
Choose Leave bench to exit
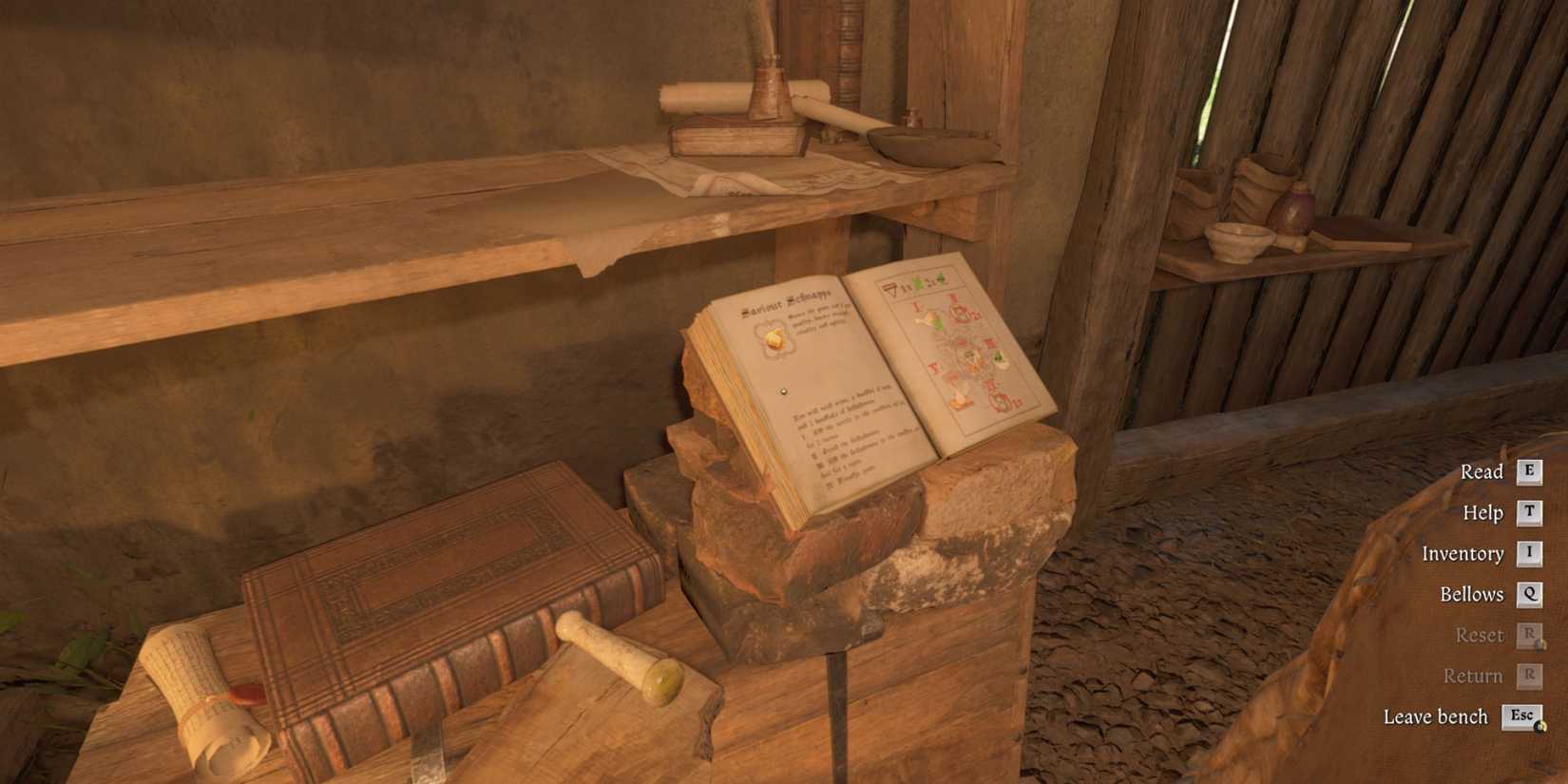pos(1437,716)
